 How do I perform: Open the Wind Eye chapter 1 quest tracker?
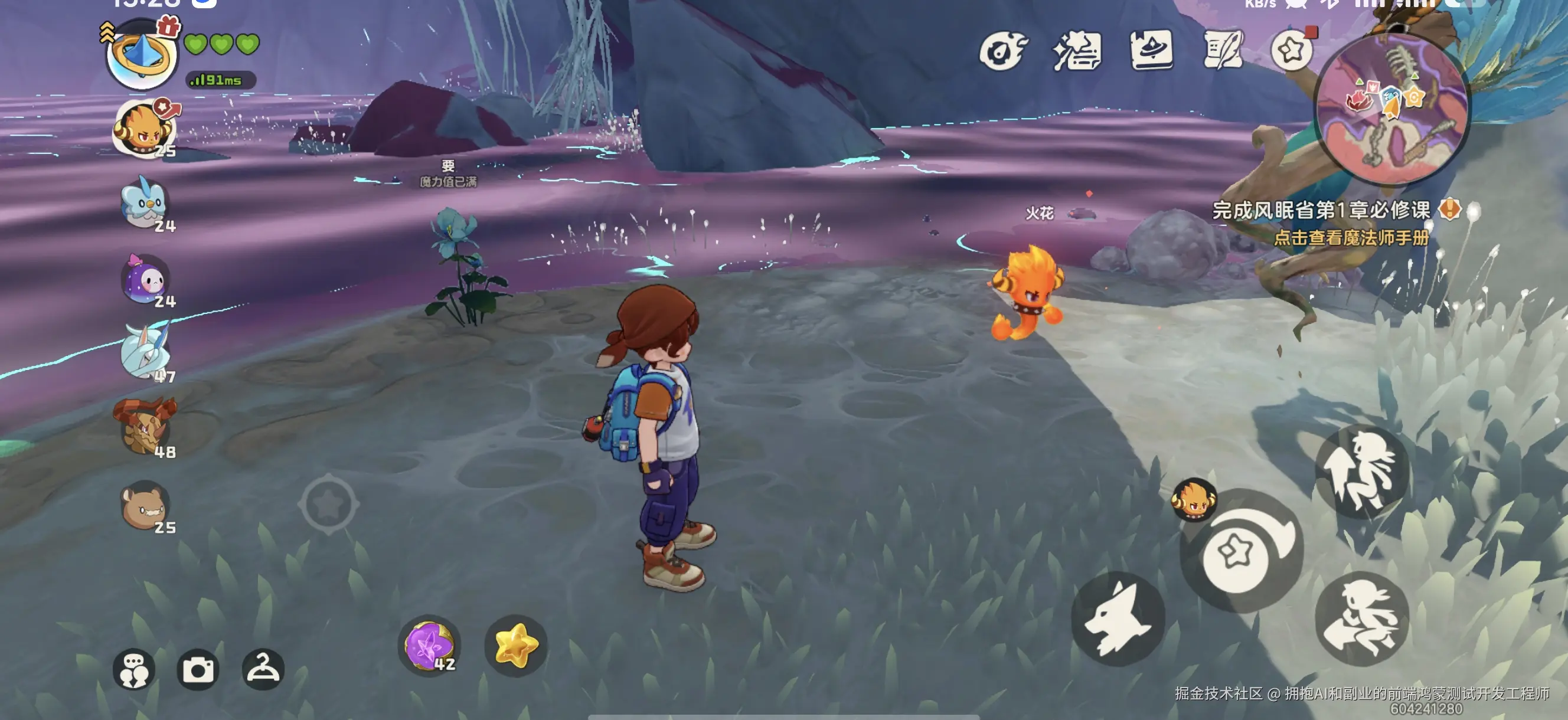point(1321,211)
